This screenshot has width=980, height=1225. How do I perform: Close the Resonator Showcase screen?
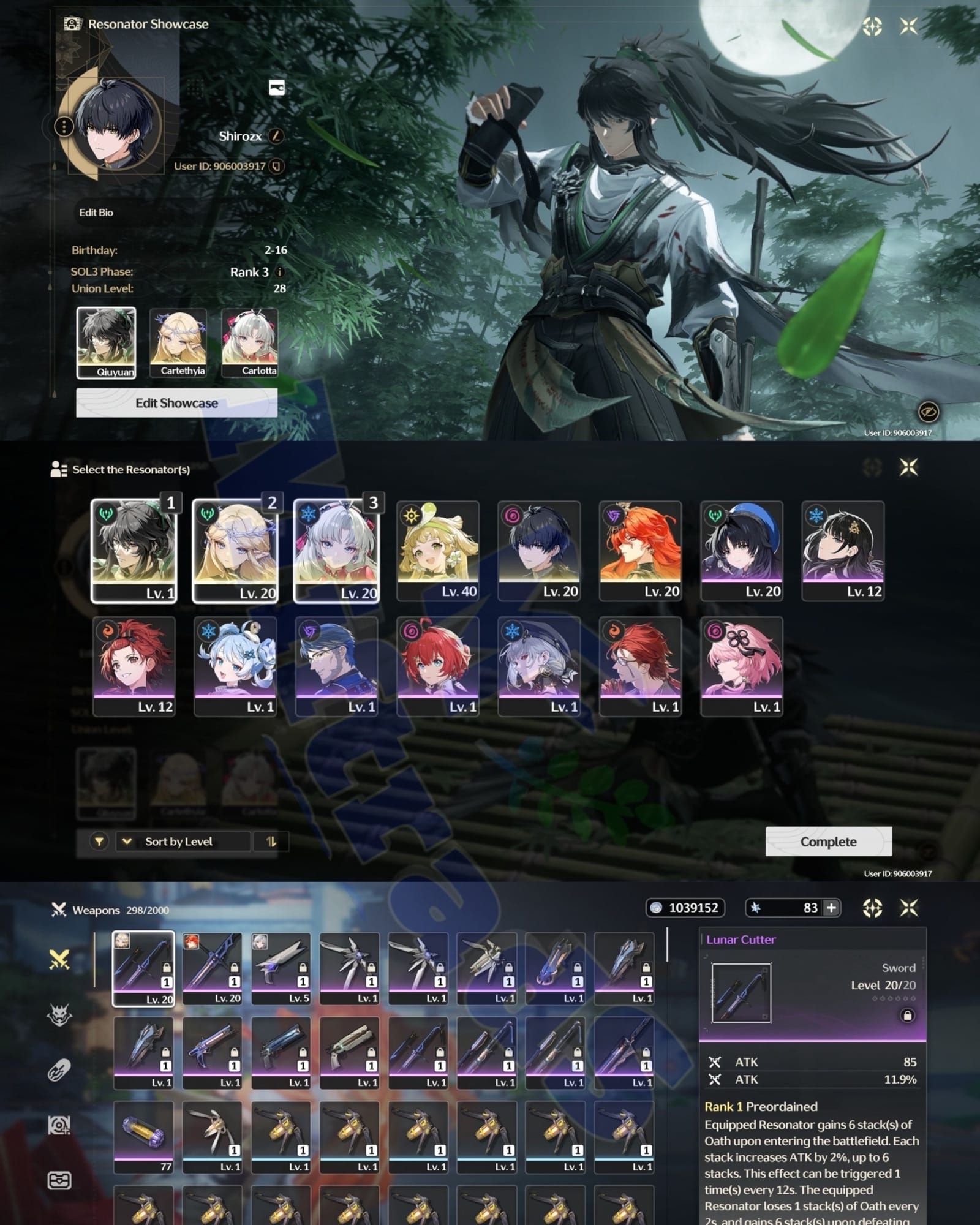coord(909,26)
